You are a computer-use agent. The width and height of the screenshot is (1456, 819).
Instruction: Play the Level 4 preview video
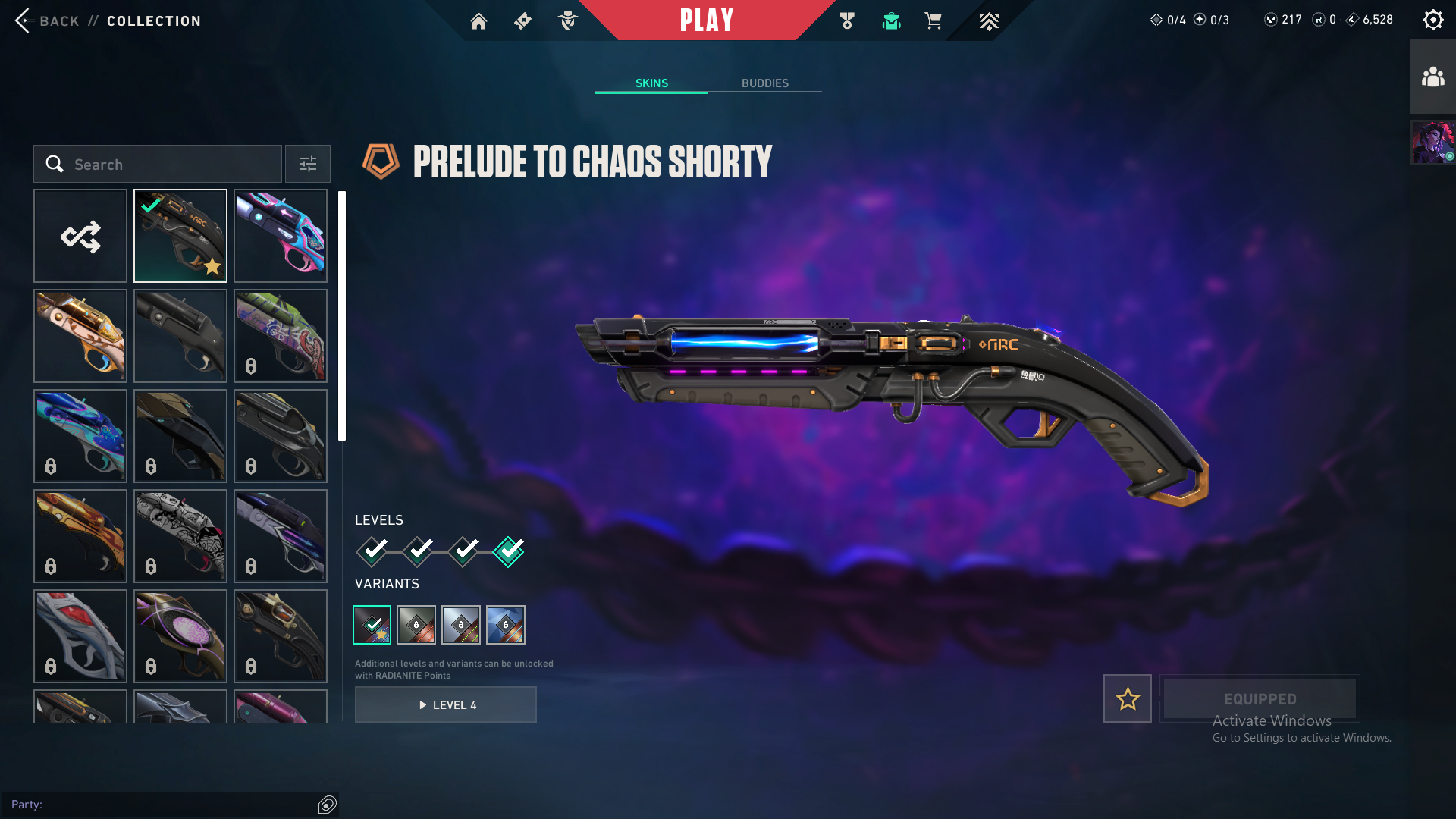(446, 705)
